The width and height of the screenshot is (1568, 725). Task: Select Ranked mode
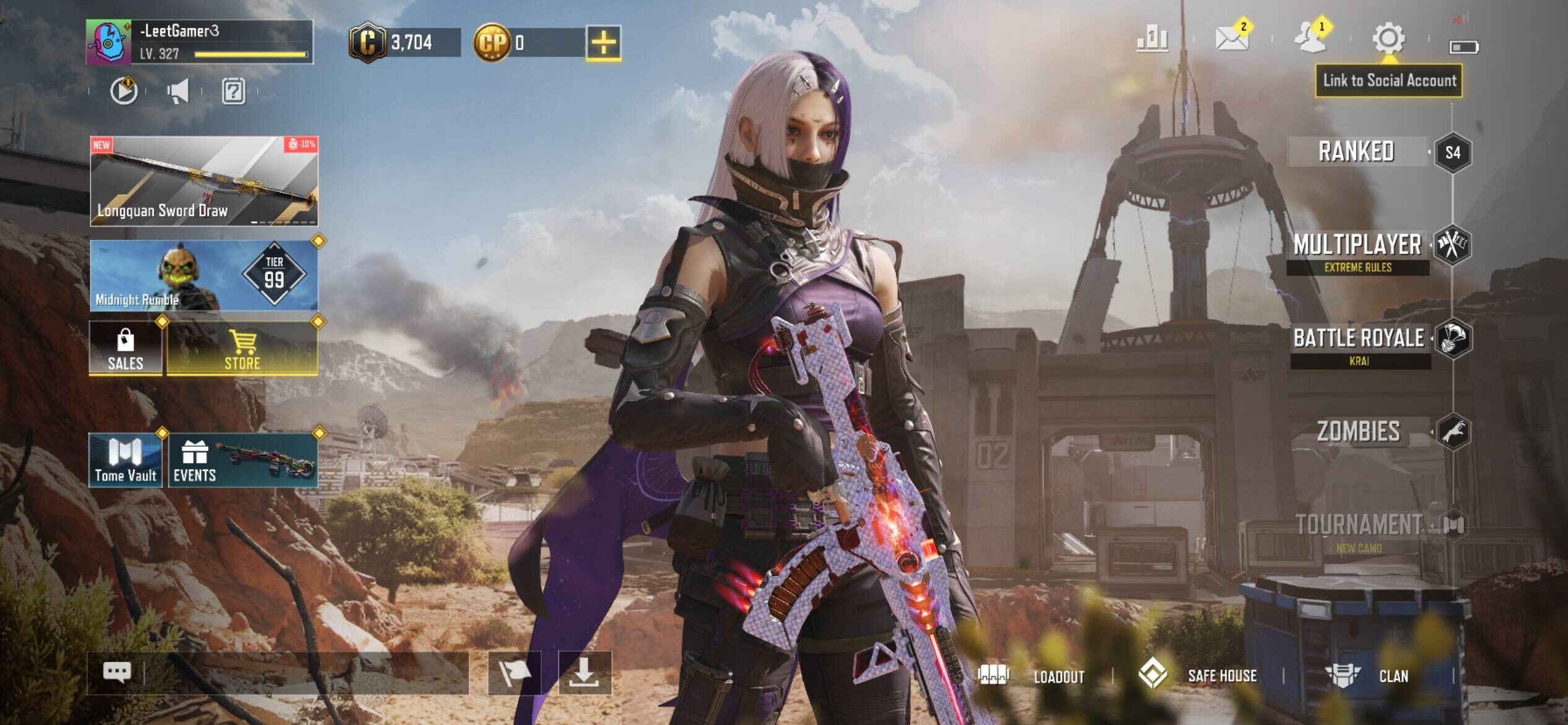1356,152
